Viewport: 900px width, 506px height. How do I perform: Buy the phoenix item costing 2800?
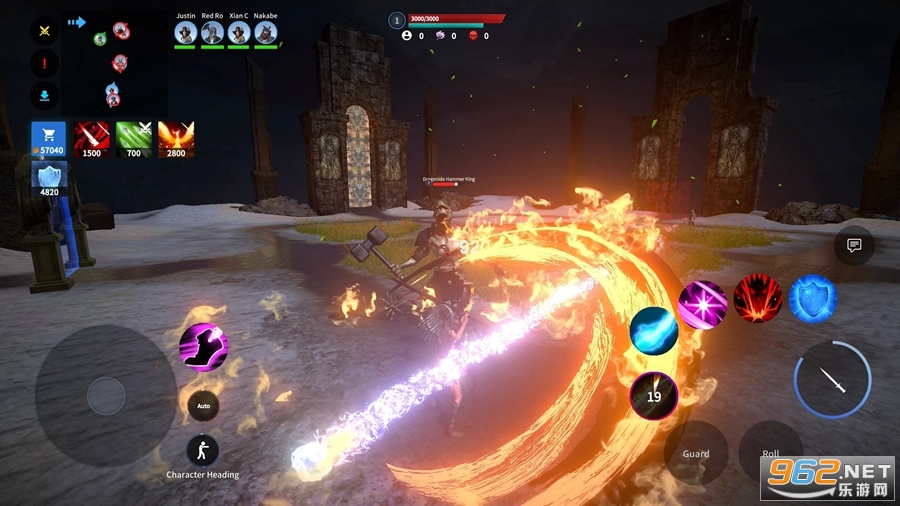[176, 140]
